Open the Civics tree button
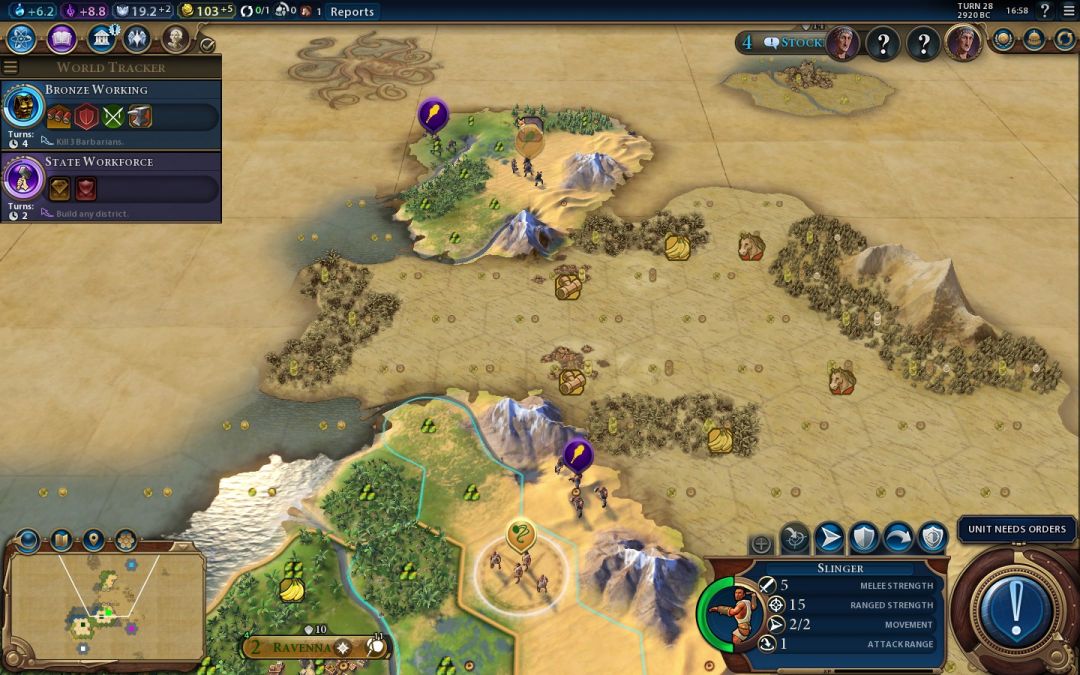 pyautogui.click(x=62, y=39)
